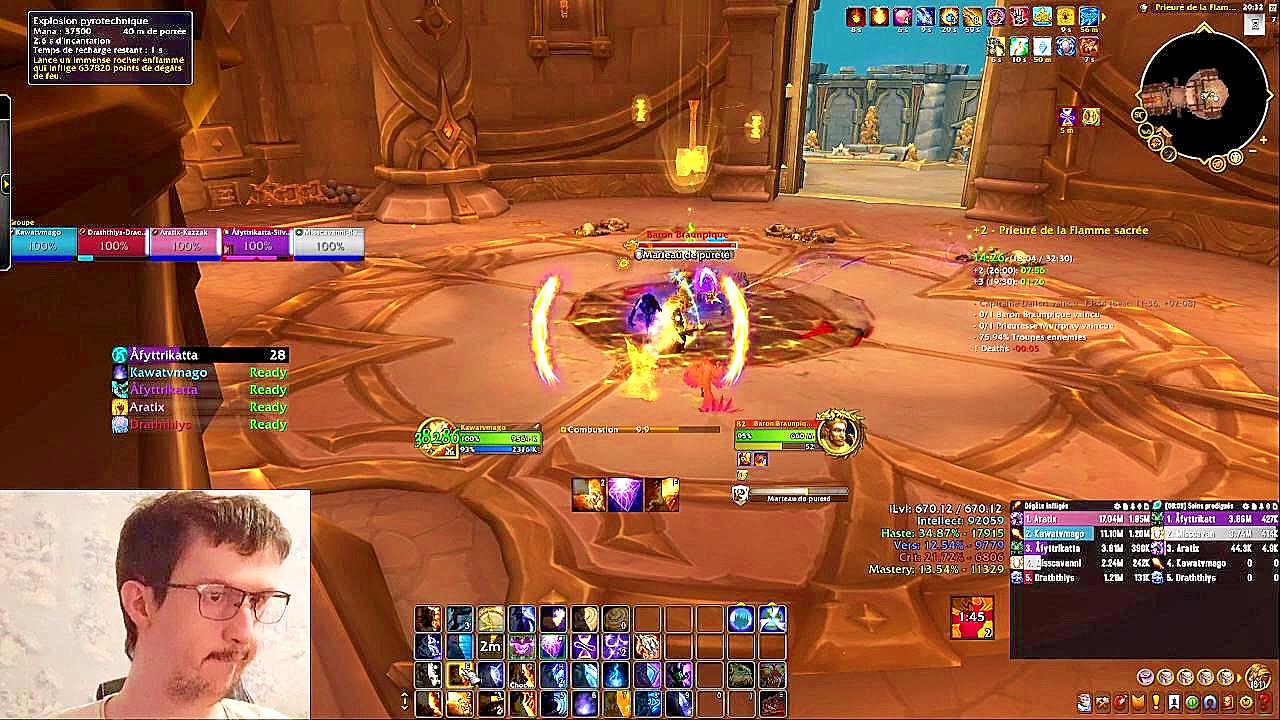
Task: Open the help red question mark icon
Action: coord(1264,703)
